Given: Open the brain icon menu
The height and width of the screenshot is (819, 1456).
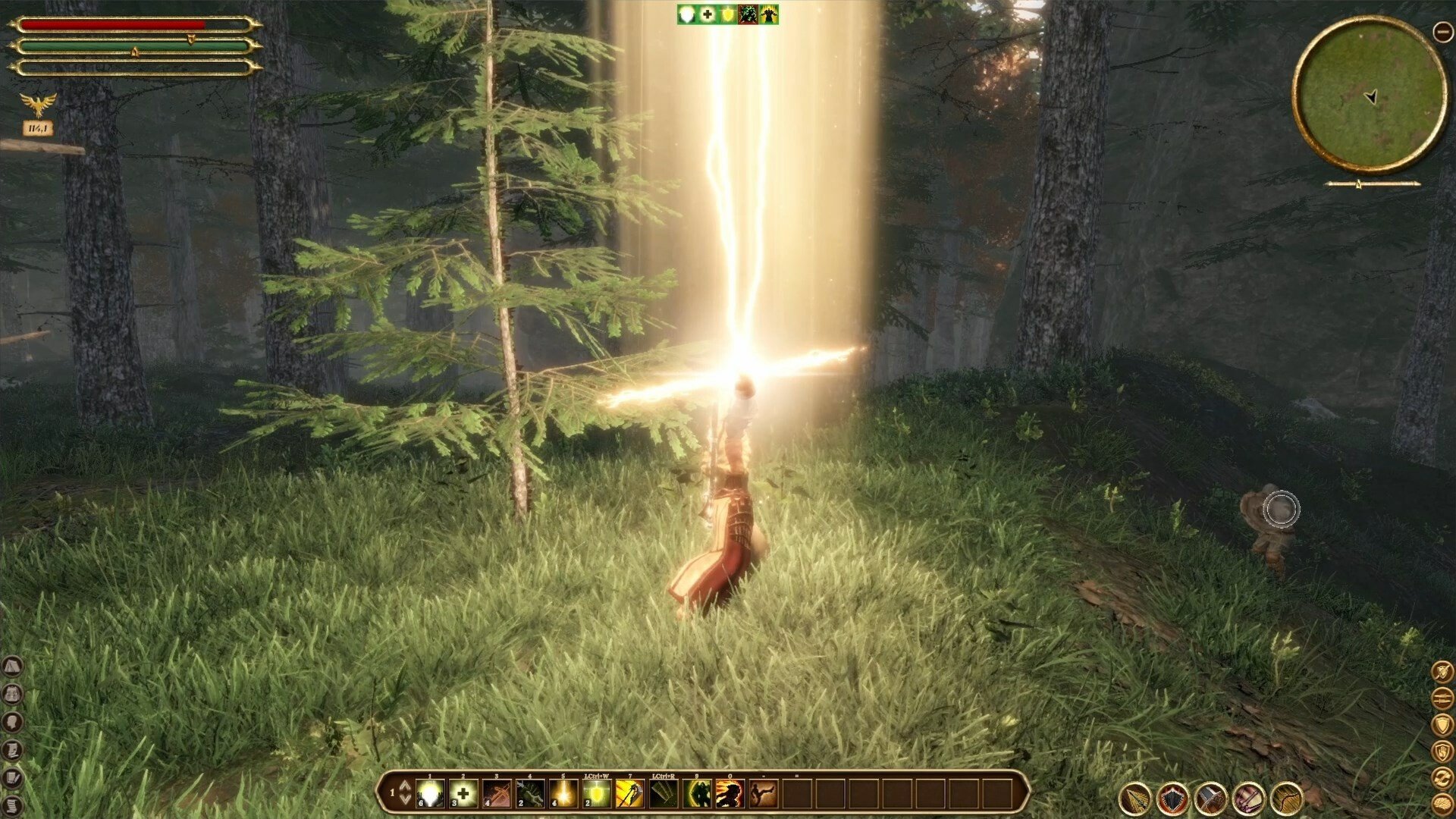Looking at the screenshot, I should (x=1442, y=805).
